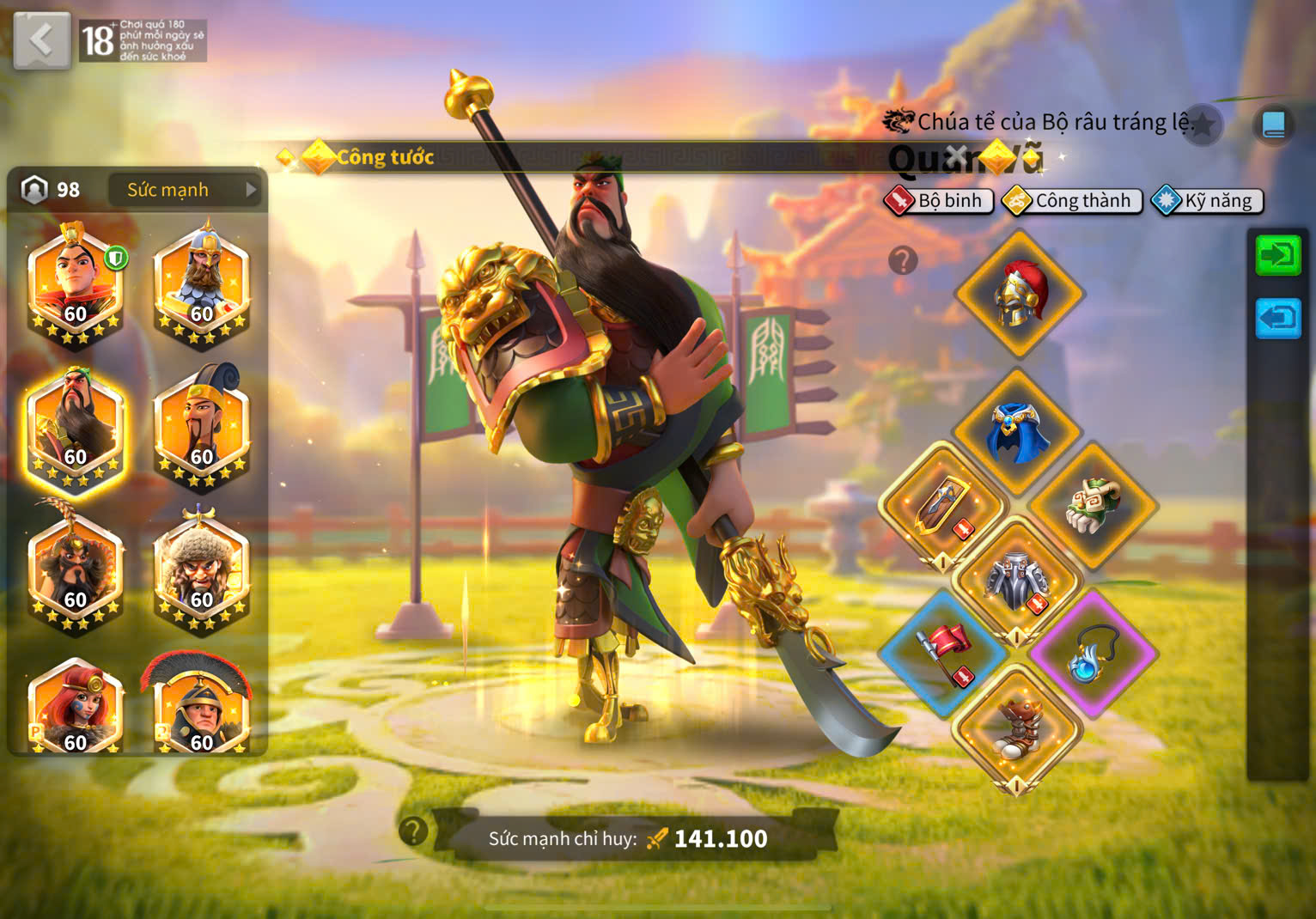The width and height of the screenshot is (1316, 919).
Task: Select the bearded Quan Vũ commander portrait
Action: (x=75, y=429)
